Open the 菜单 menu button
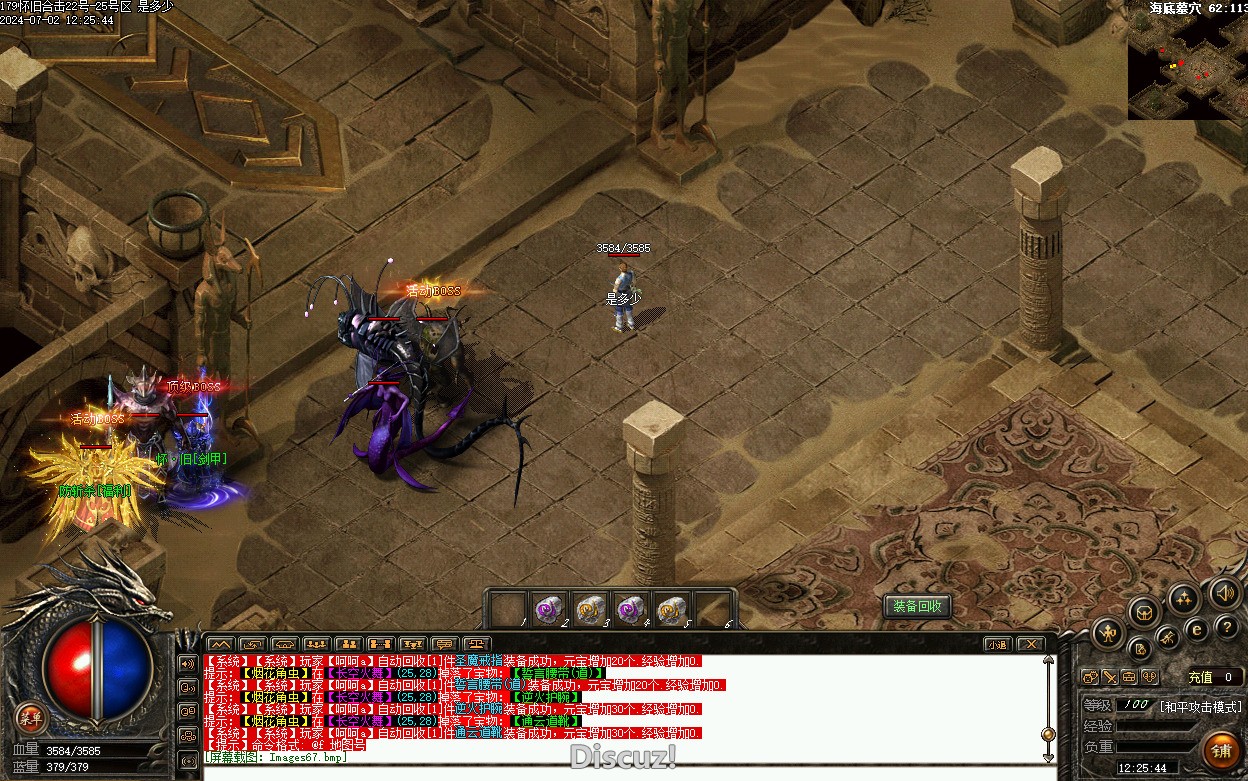 pyautogui.click(x=31, y=716)
